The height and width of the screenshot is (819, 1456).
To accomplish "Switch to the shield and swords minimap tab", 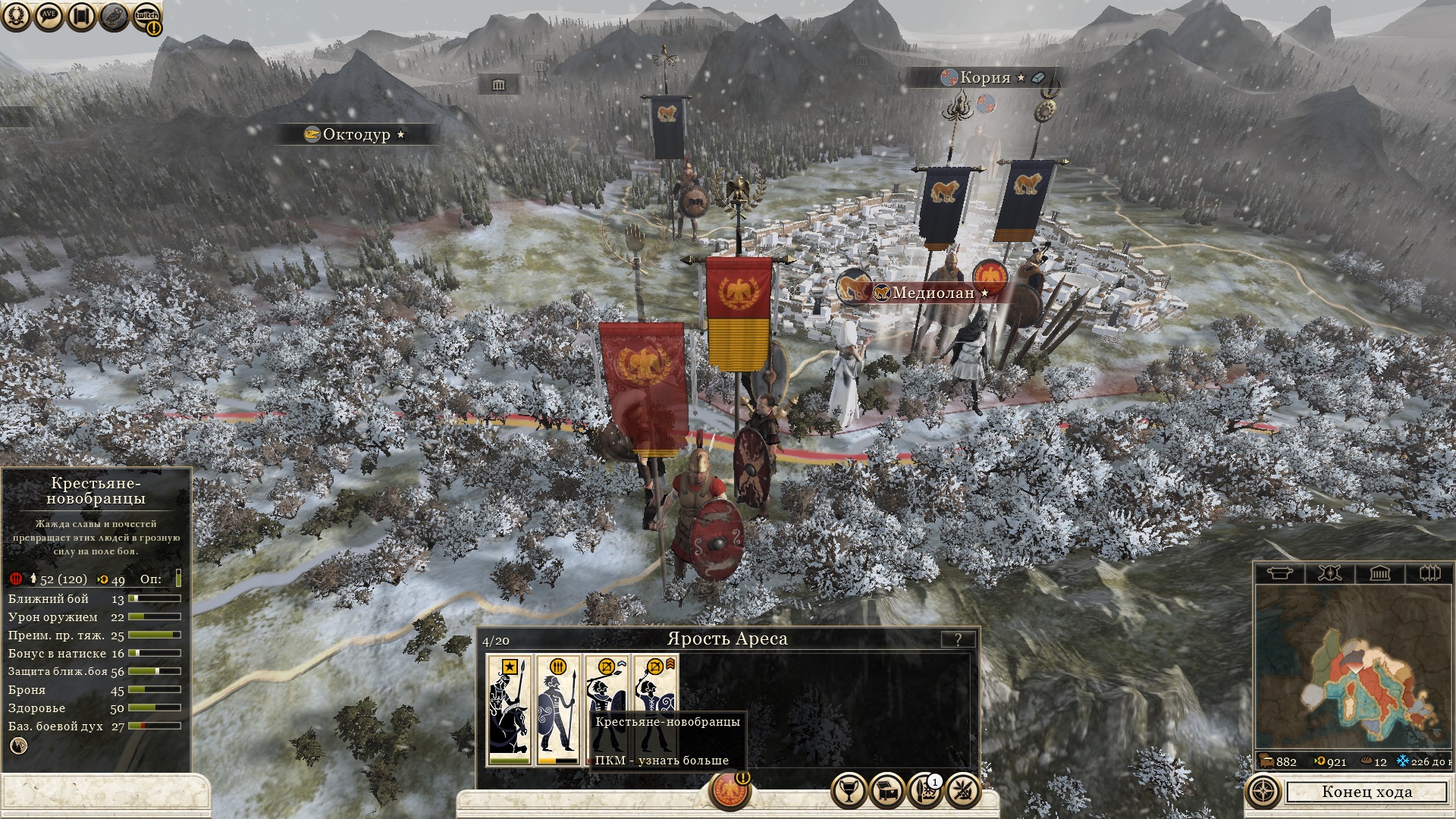I will coord(1329,573).
